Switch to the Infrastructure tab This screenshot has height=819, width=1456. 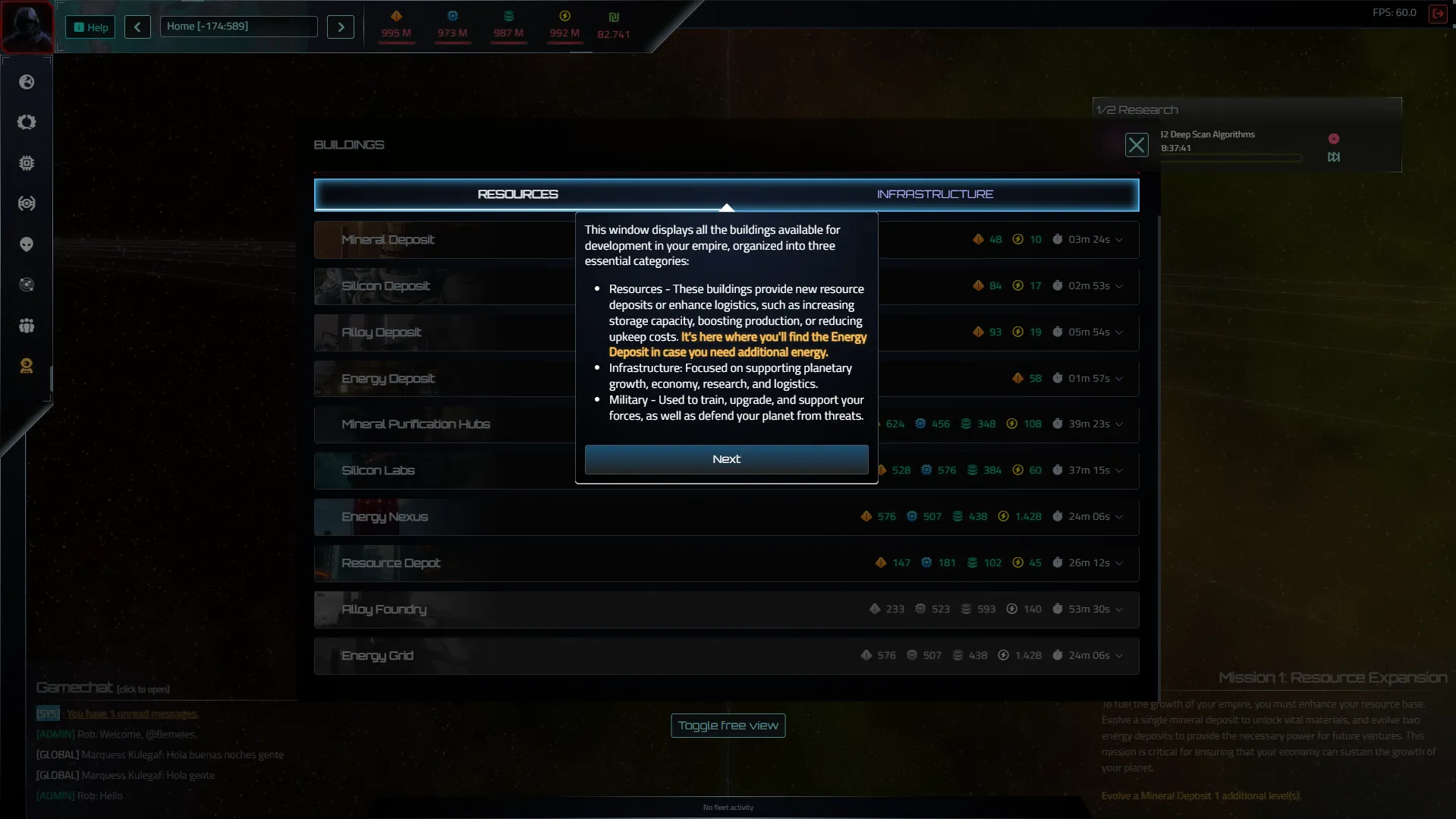[x=934, y=194]
